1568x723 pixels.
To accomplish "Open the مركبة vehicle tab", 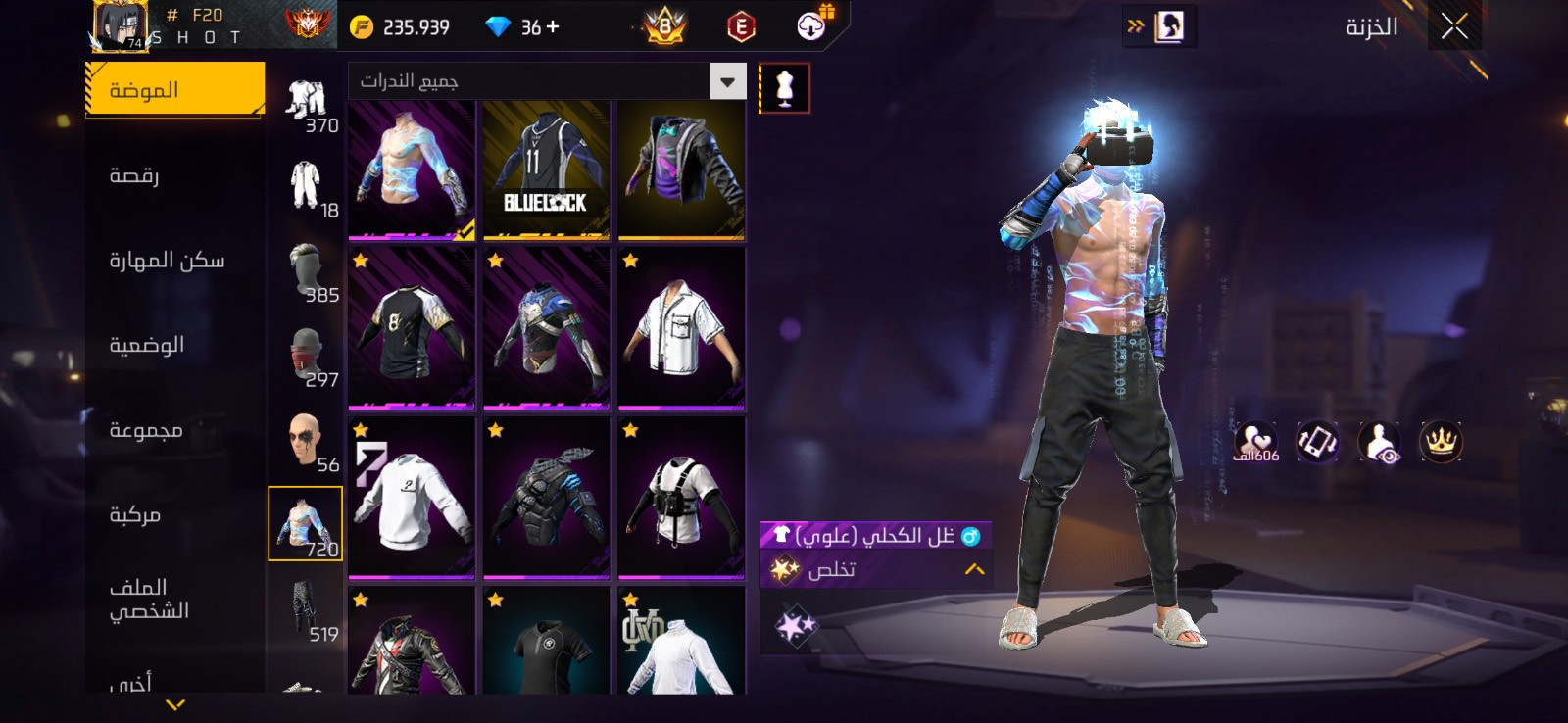I will tap(135, 514).
